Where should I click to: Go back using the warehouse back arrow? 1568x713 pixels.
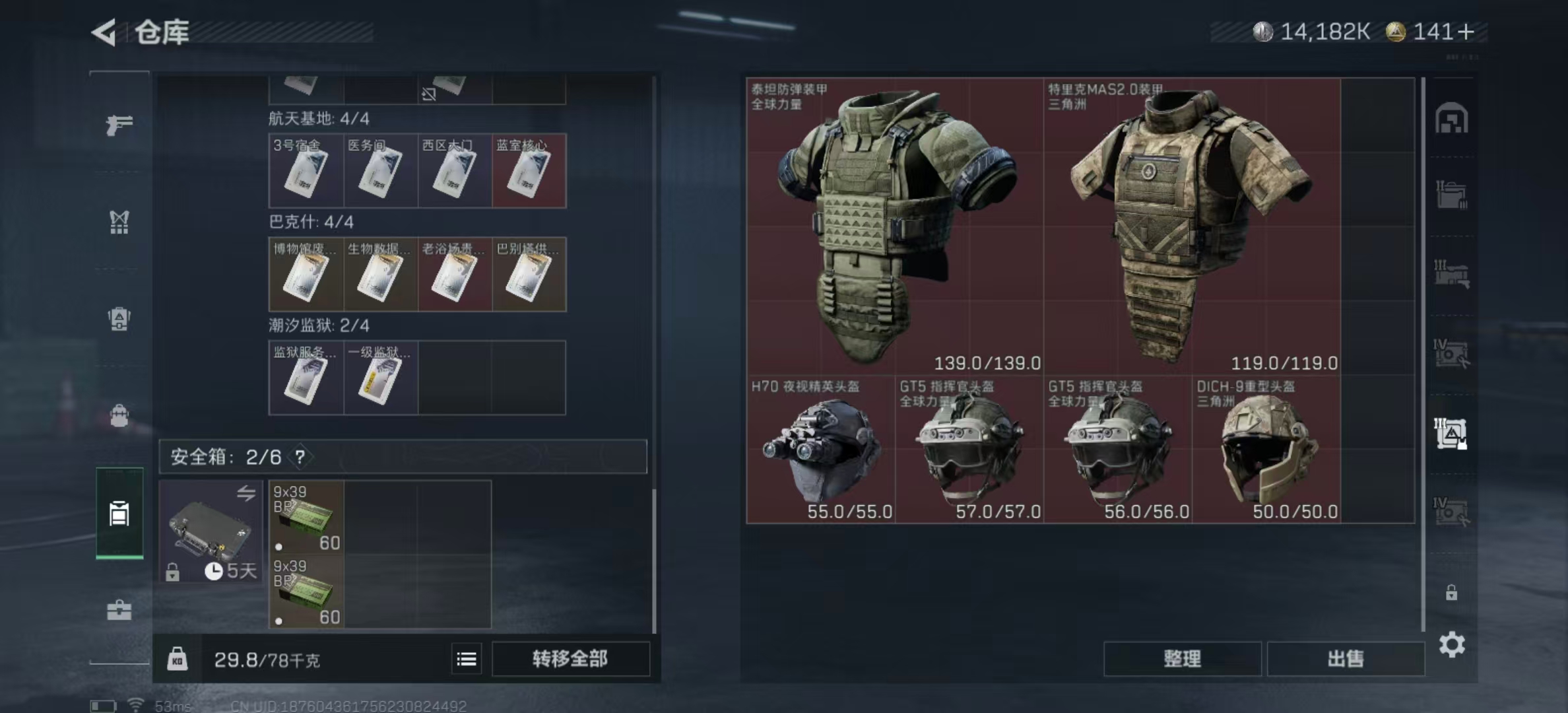(x=104, y=32)
